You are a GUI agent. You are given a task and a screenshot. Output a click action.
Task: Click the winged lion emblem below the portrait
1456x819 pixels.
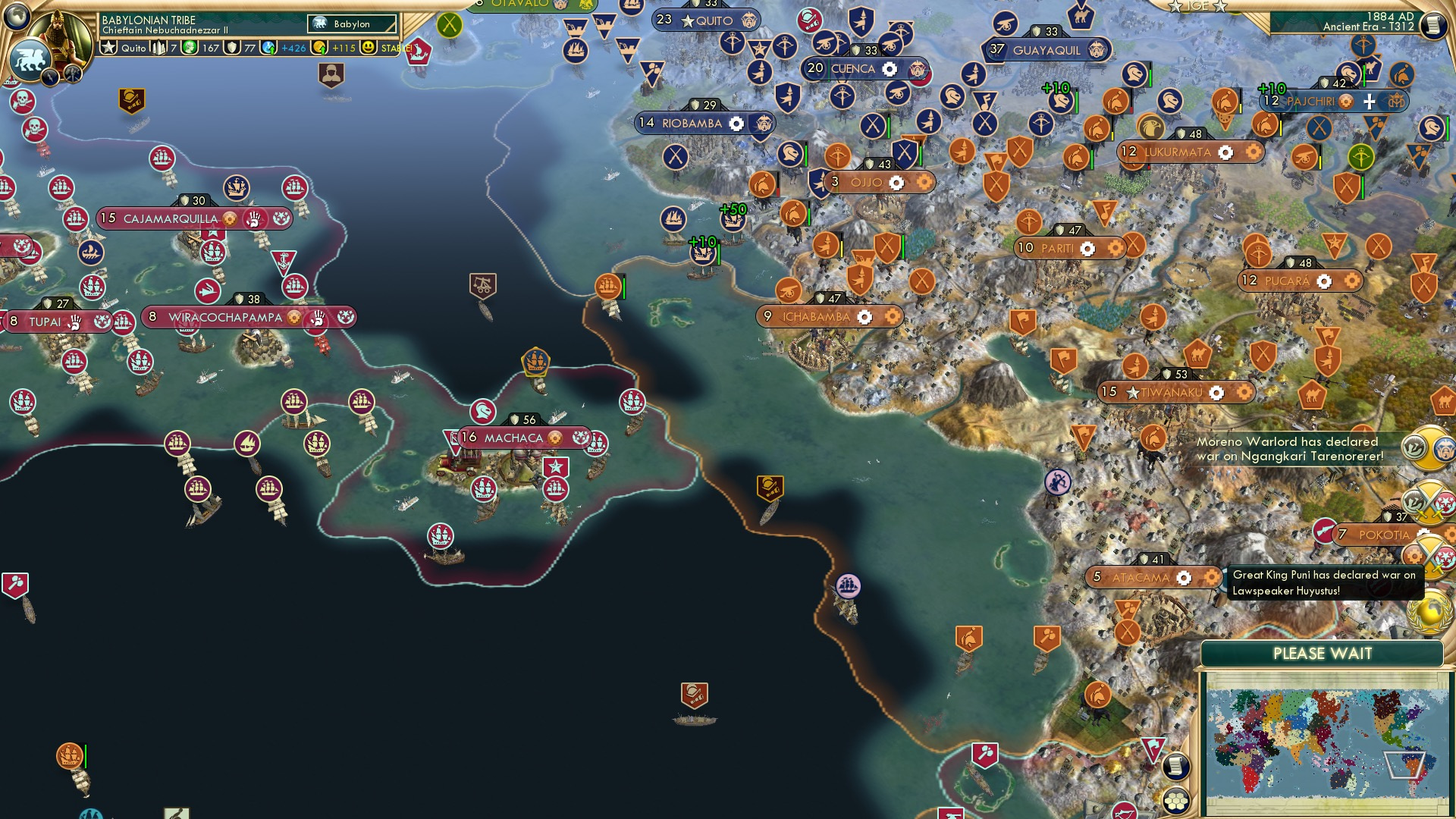[x=29, y=58]
